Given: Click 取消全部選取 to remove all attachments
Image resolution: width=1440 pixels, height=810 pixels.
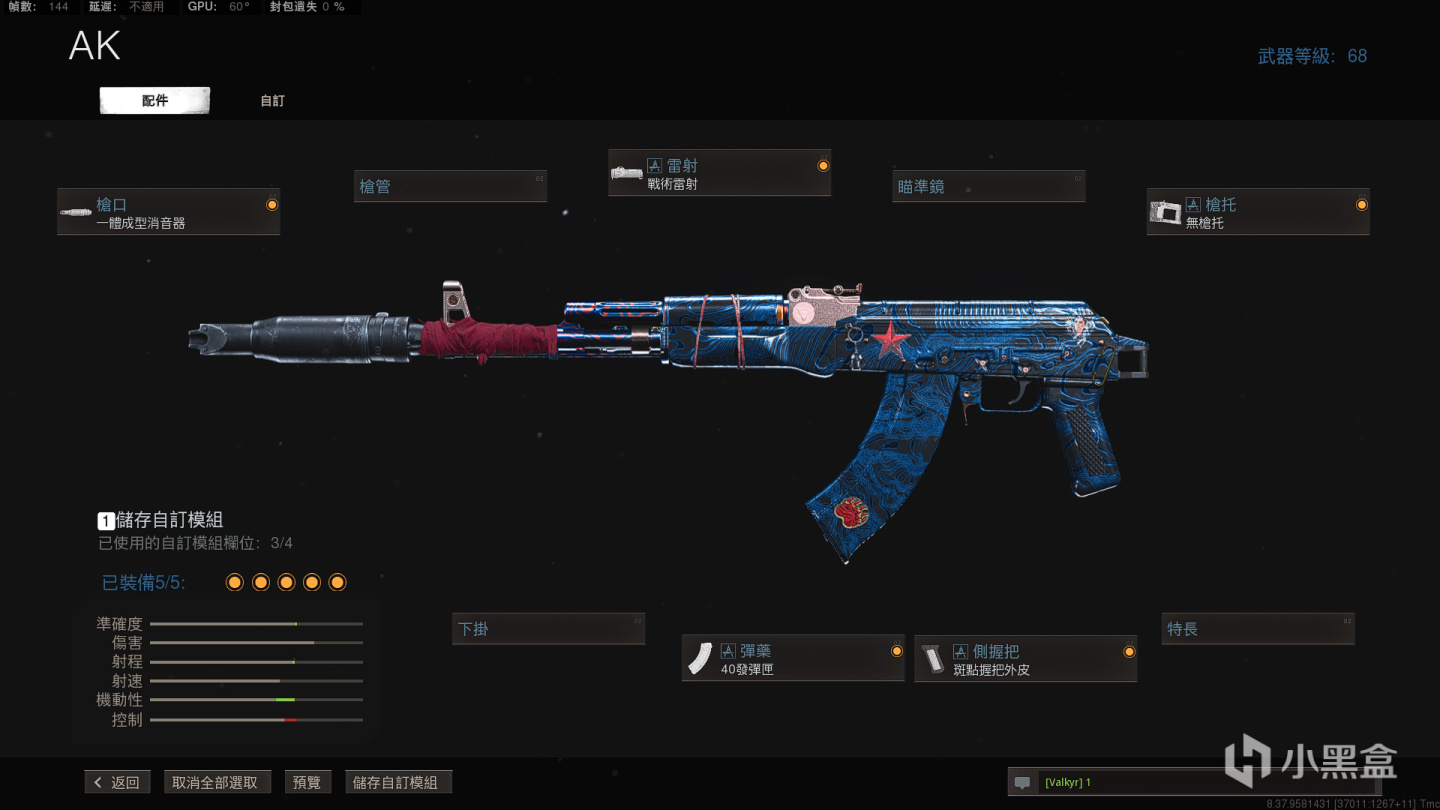Looking at the screenshot, I should (x=217, y=782).
